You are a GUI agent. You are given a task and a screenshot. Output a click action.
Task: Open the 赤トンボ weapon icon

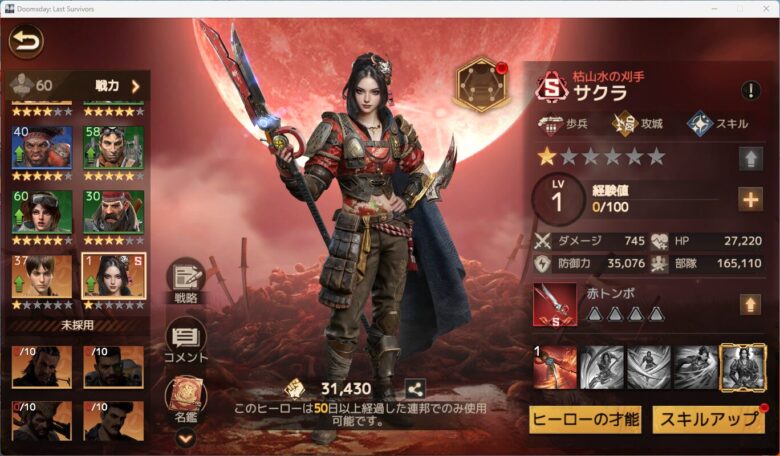pyautogui.click(x=554, y=304)
